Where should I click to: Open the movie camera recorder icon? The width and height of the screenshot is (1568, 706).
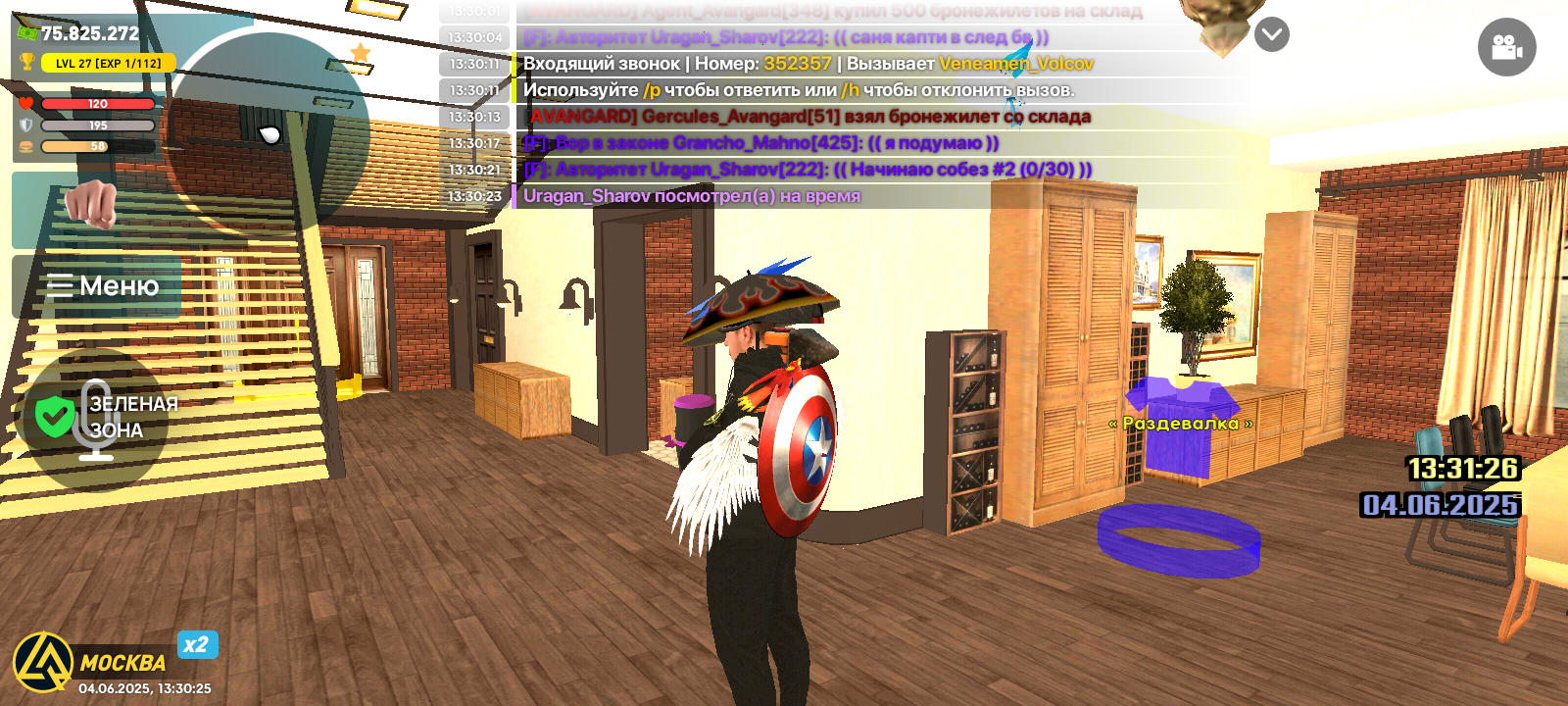[1506, 48]
